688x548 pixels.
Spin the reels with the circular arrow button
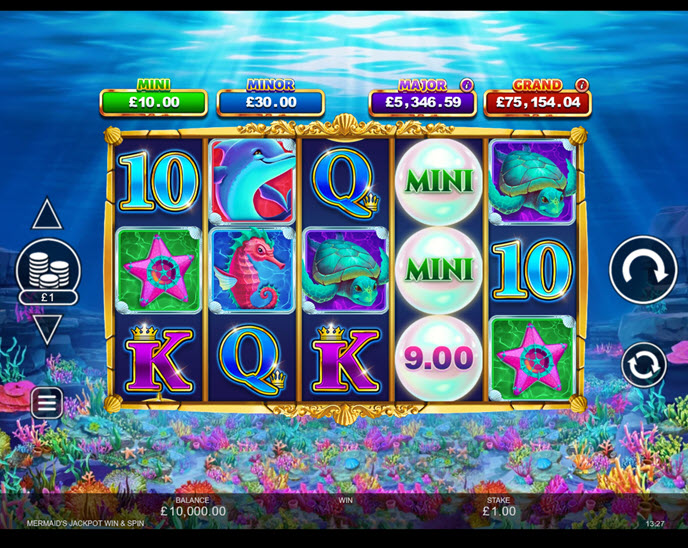point(643,269)
